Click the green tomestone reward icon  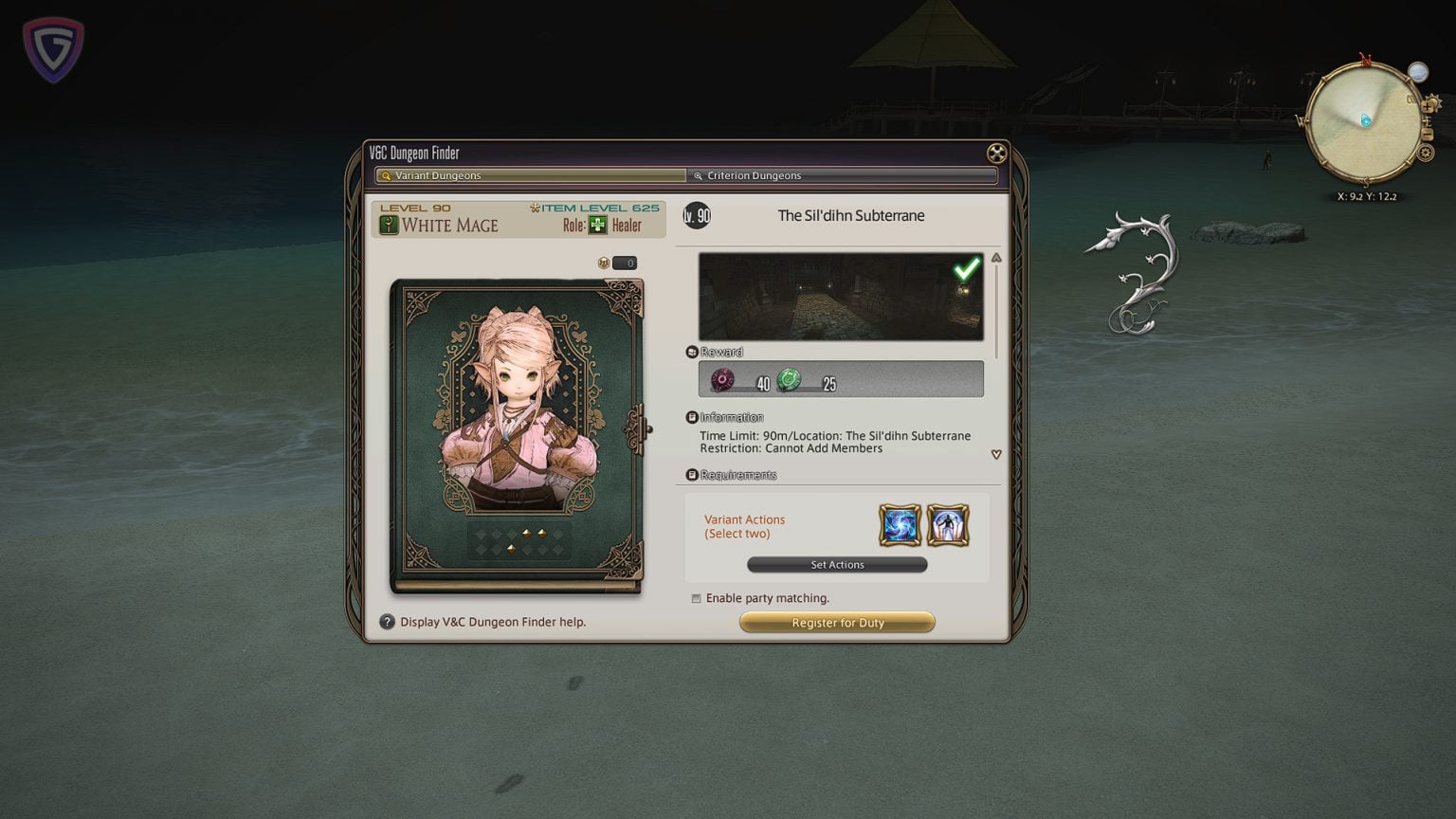click(790, 379)
